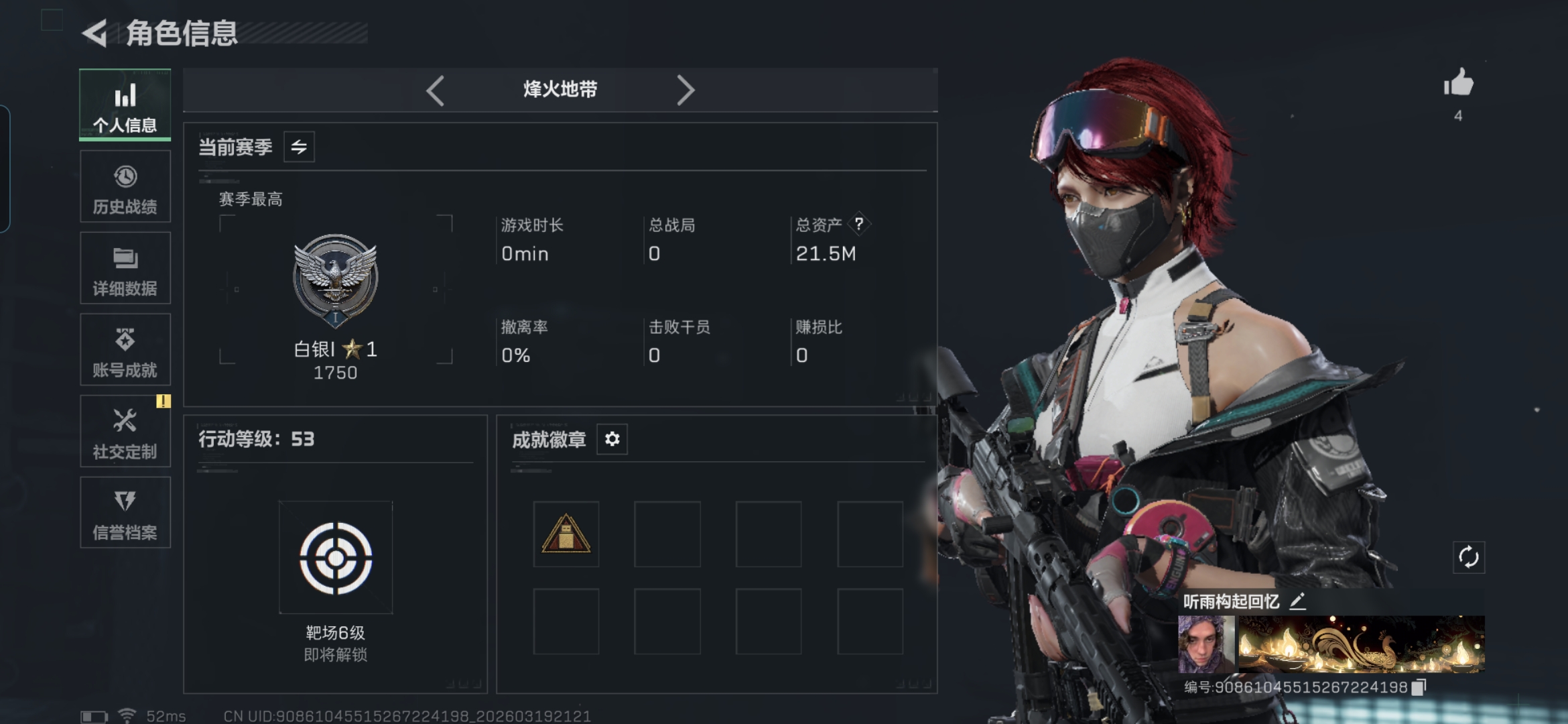Show the 总资产 question mark help
Viewport: 1568px width, 724px height.
point(859,224)
